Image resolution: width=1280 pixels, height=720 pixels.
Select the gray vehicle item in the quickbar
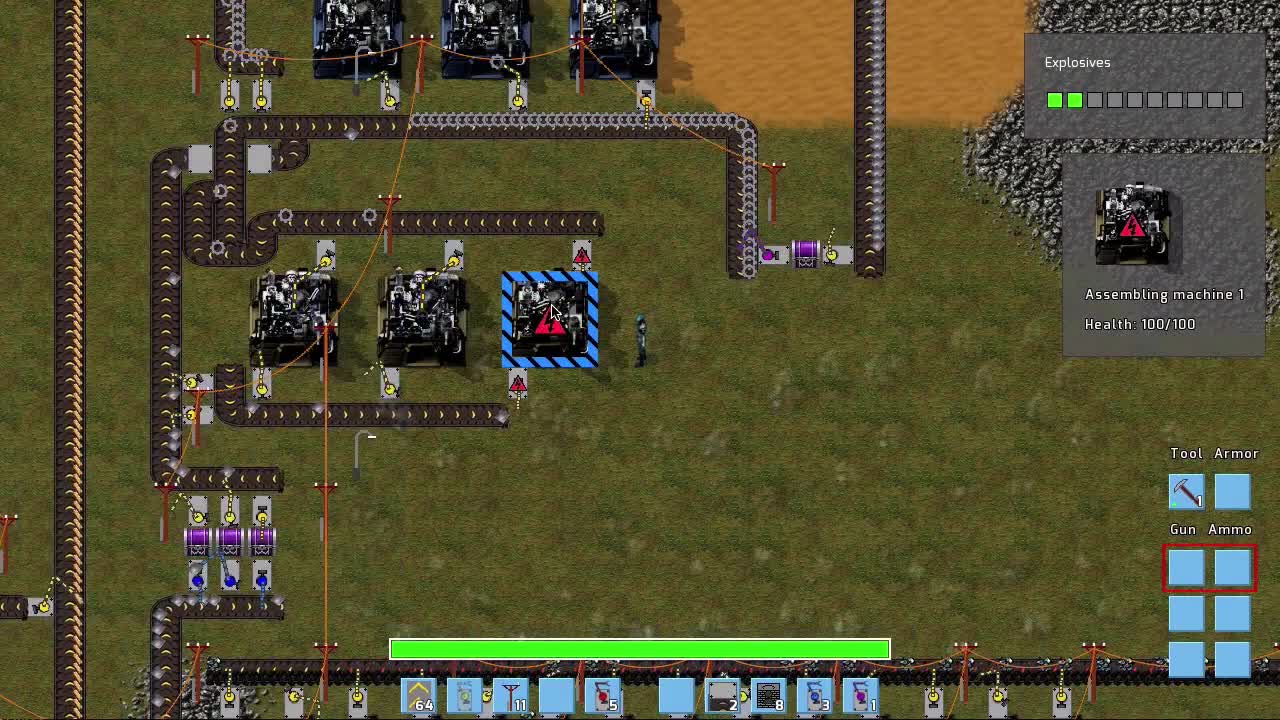click(722, 695)
